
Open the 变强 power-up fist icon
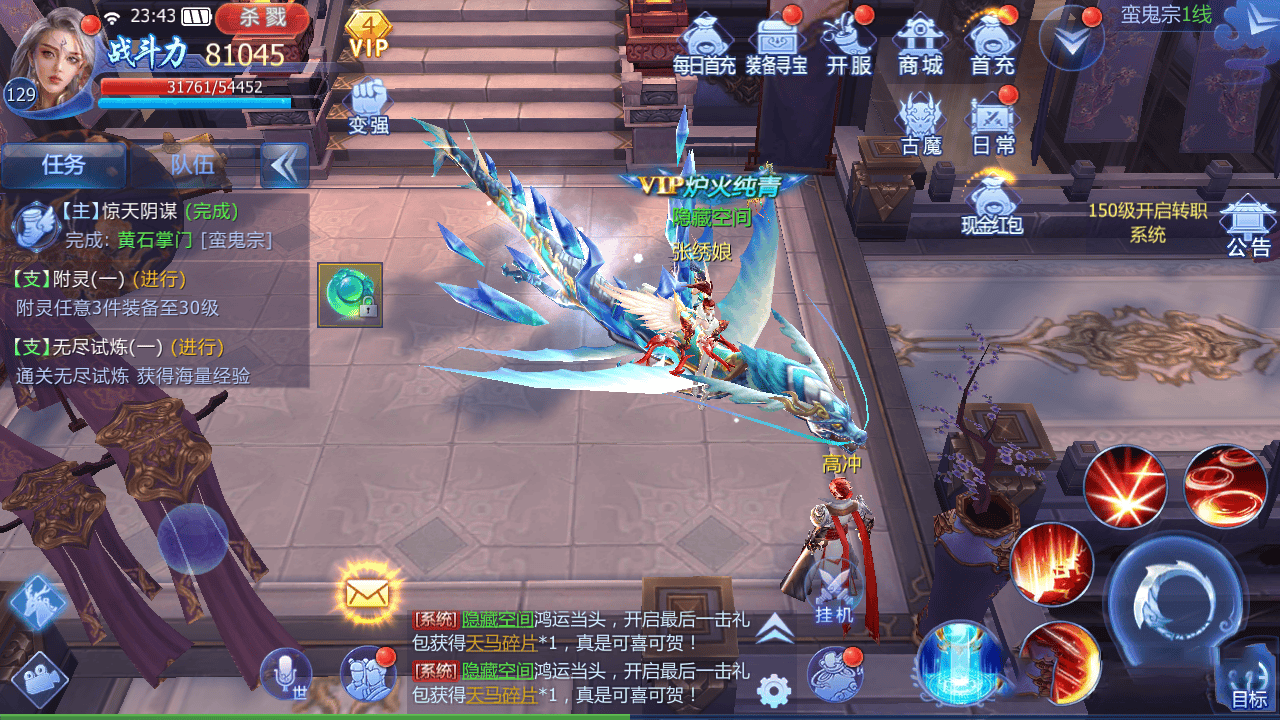[x=368, y=106]
